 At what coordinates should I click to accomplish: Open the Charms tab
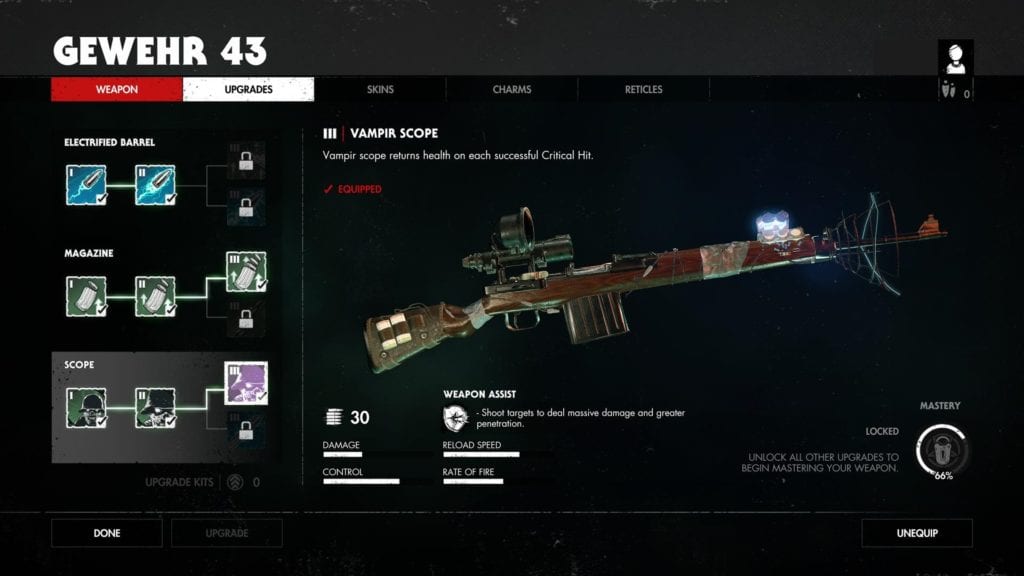click(512, 90)
